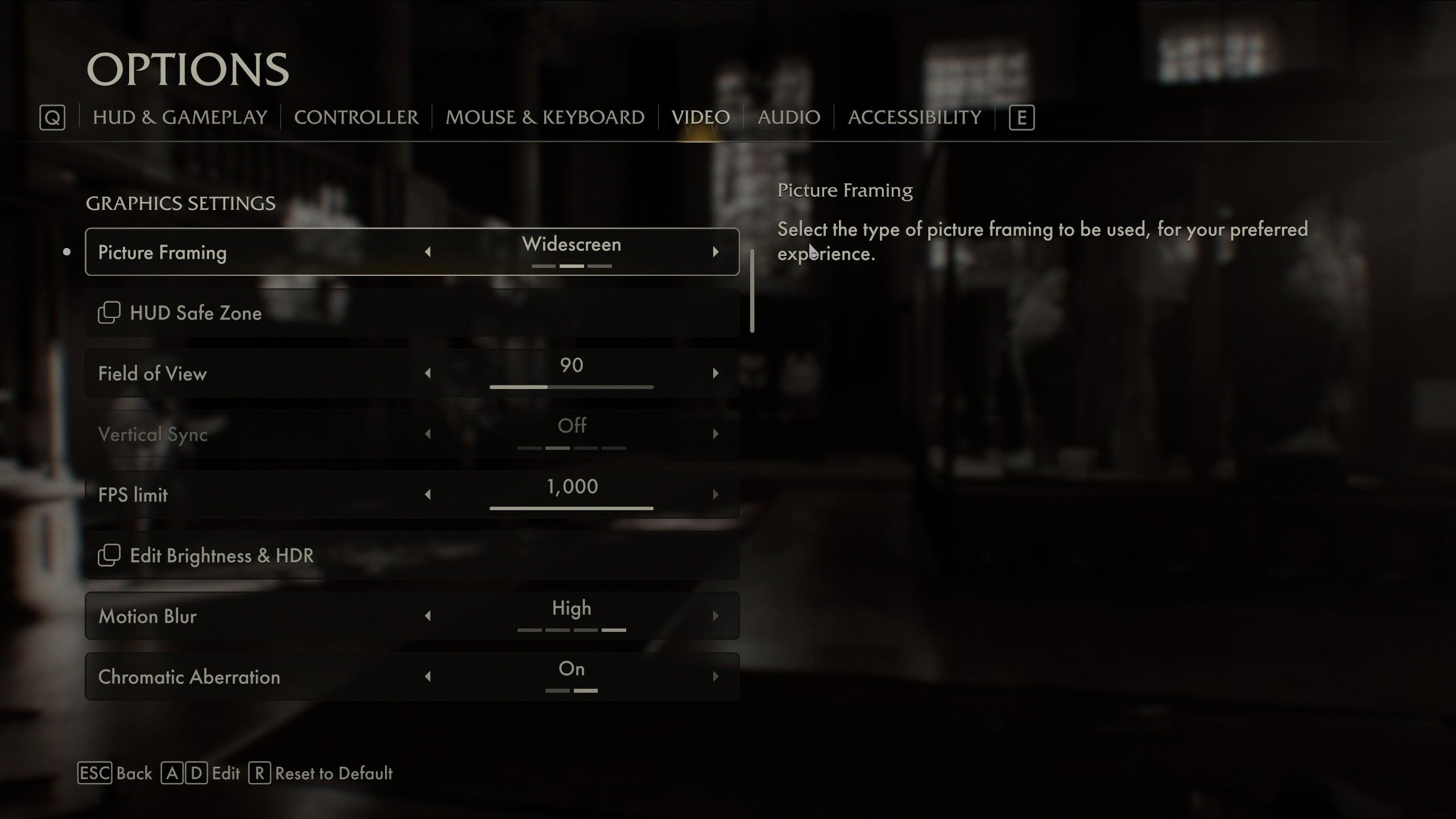Click the right arrow for Picture Framing
This screenshot has height=819, width=1456.
(715, 252)
